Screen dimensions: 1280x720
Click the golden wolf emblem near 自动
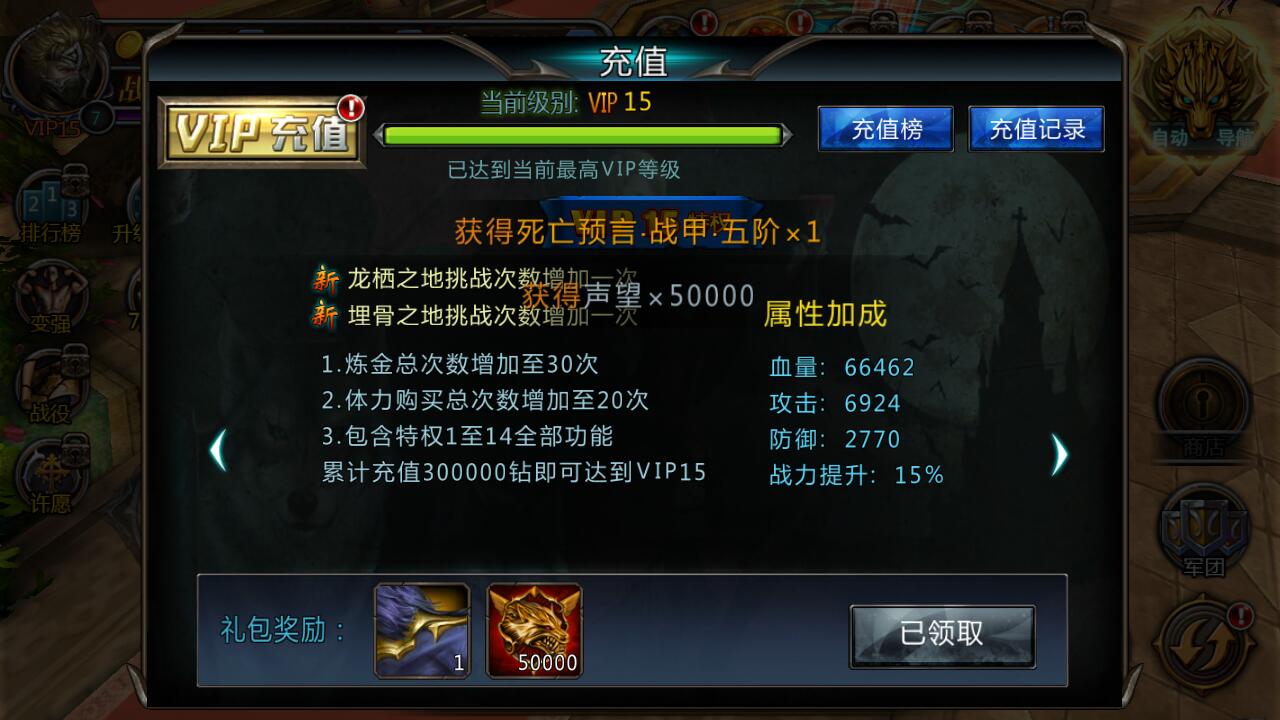pyautogui.click(x=1205, y=85)
